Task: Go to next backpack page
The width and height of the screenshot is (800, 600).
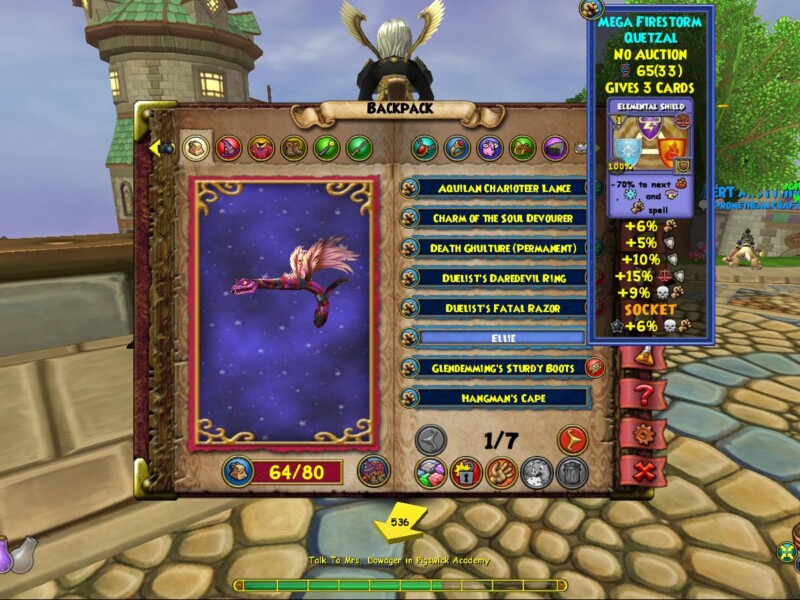Action: click(x=571, y=439)
